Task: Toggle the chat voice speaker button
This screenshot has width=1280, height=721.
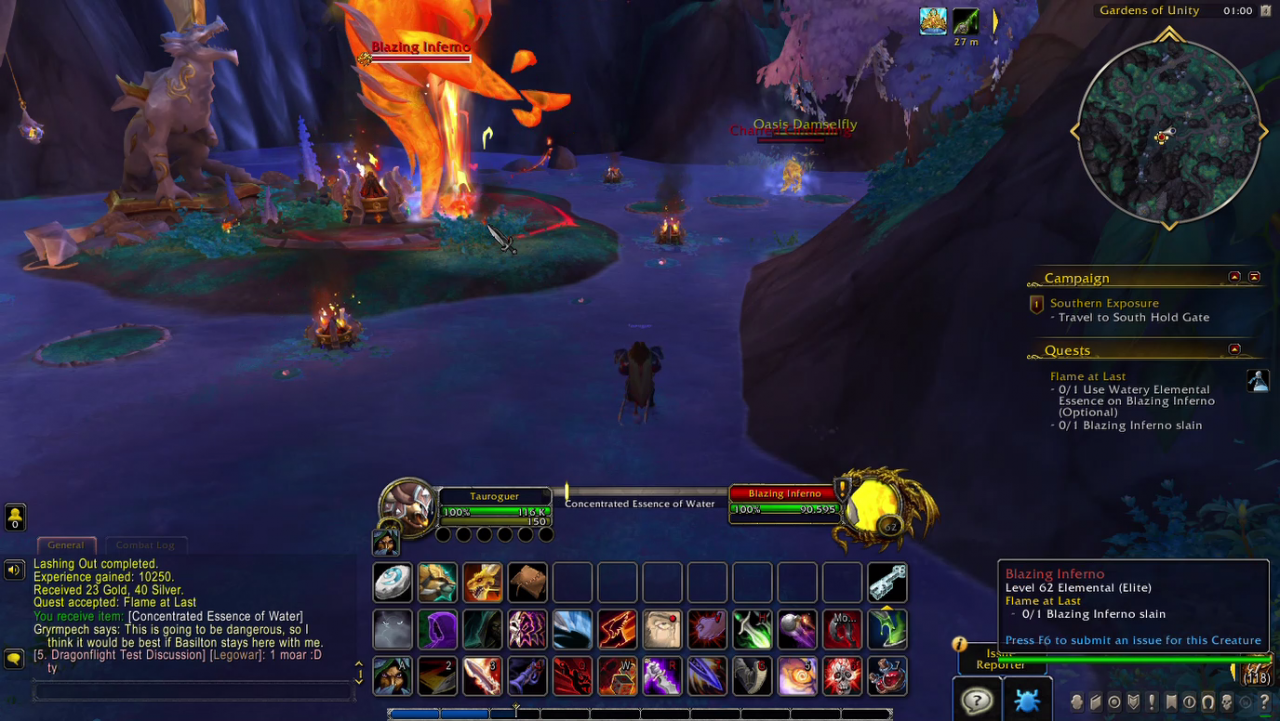Action: pyautogui.click(x=14, y=570)
